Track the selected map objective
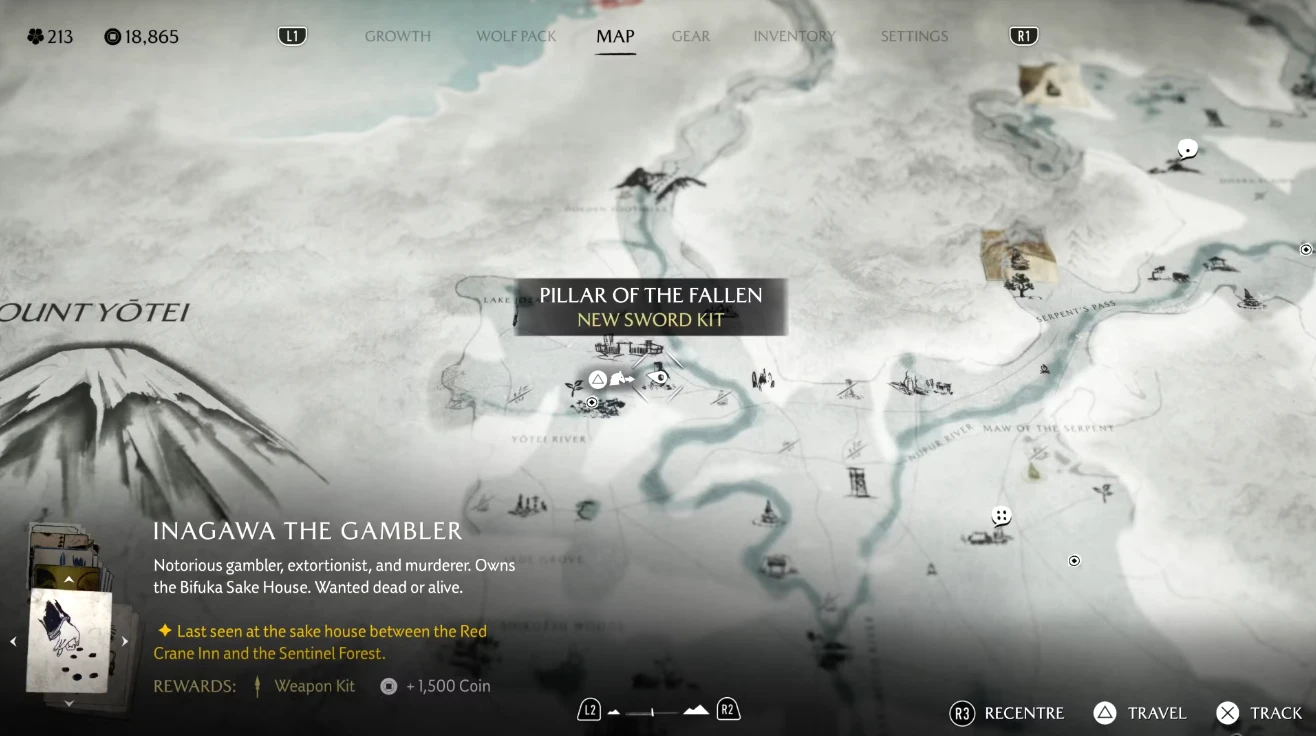The image size is (1316, 736). (1259, 713)
